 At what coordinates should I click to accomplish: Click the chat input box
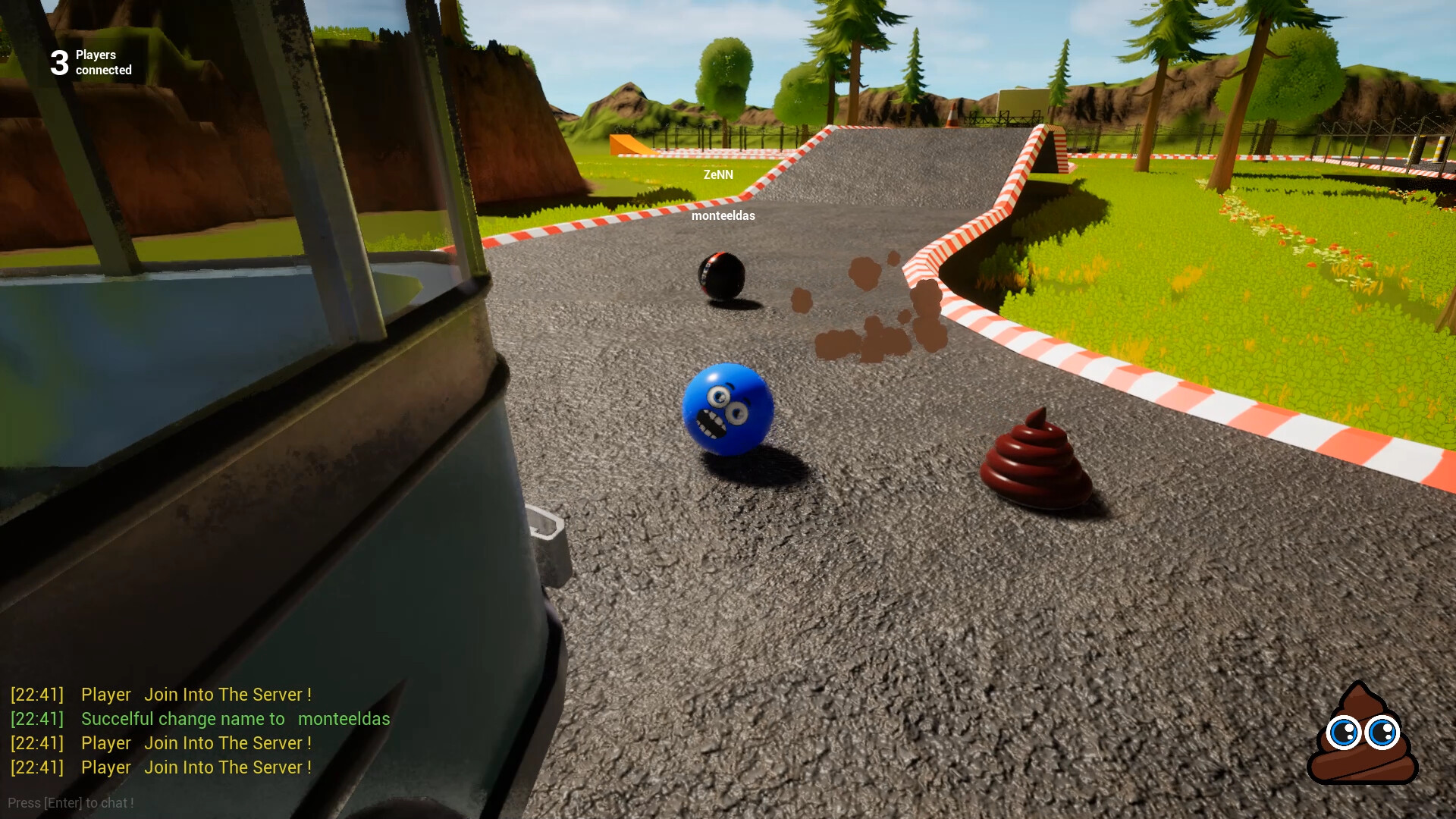[x=71, y=803]
